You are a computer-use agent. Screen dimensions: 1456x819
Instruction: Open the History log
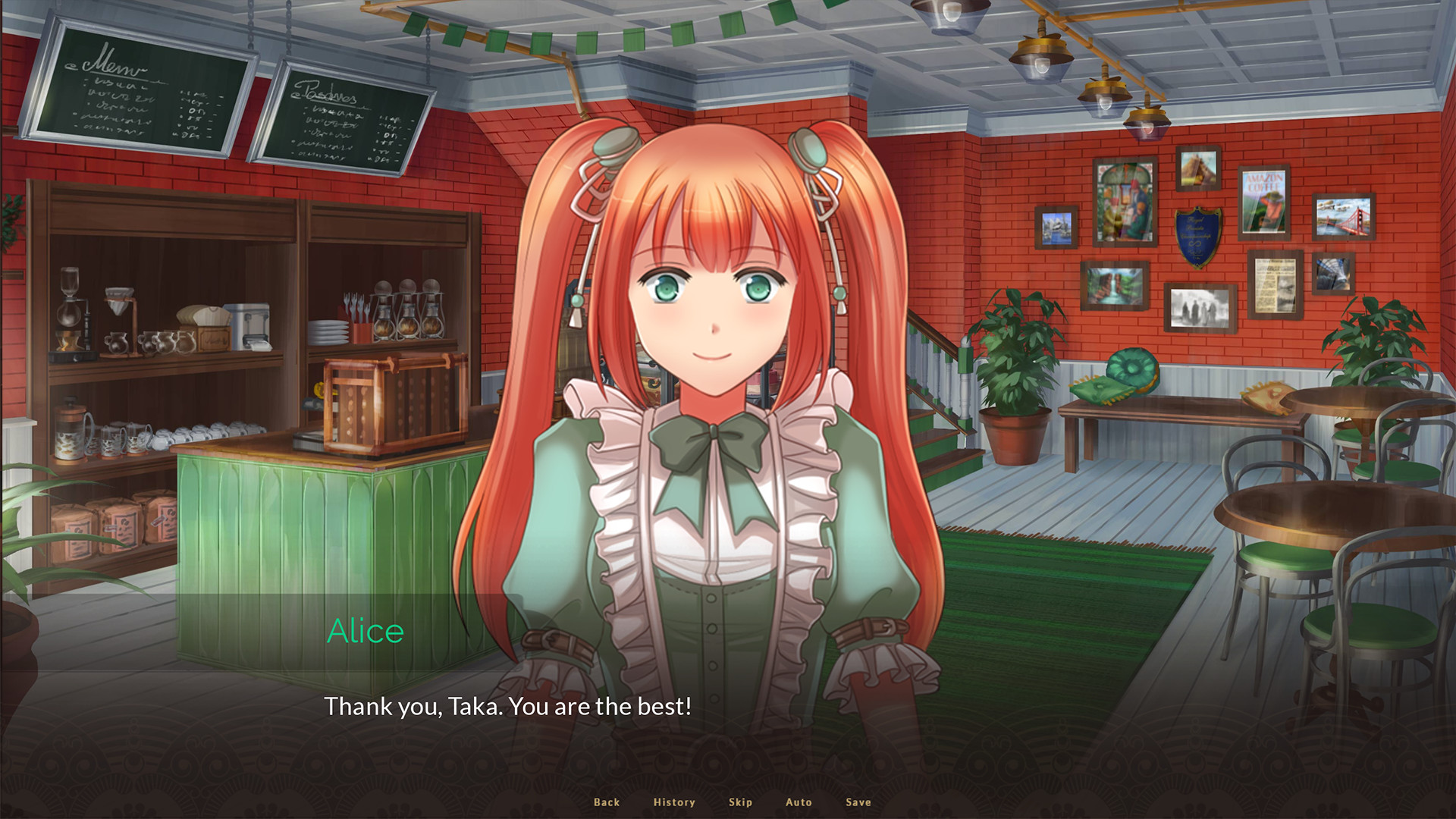[673, 802]
